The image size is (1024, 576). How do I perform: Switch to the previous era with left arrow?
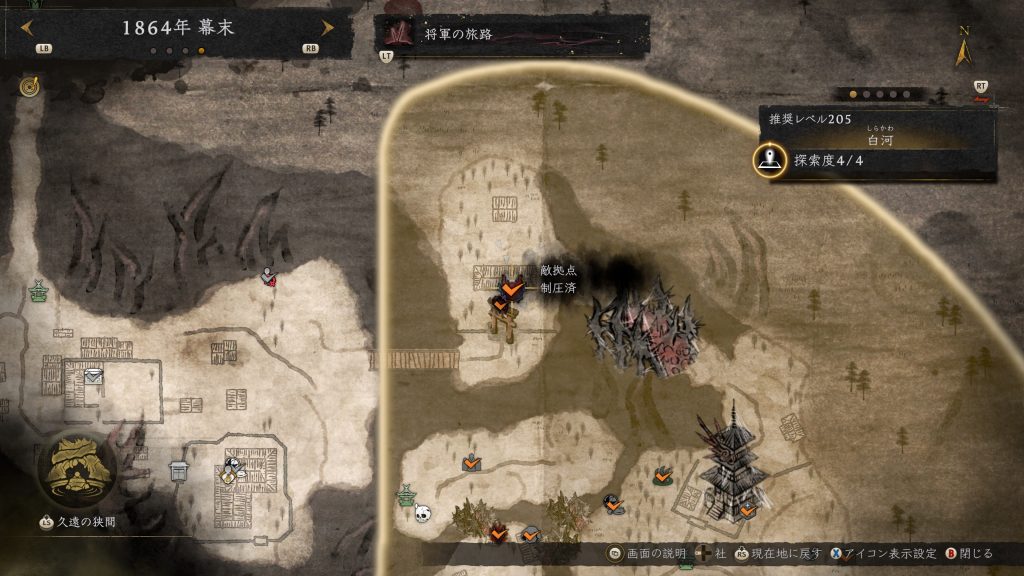[28, 28]
